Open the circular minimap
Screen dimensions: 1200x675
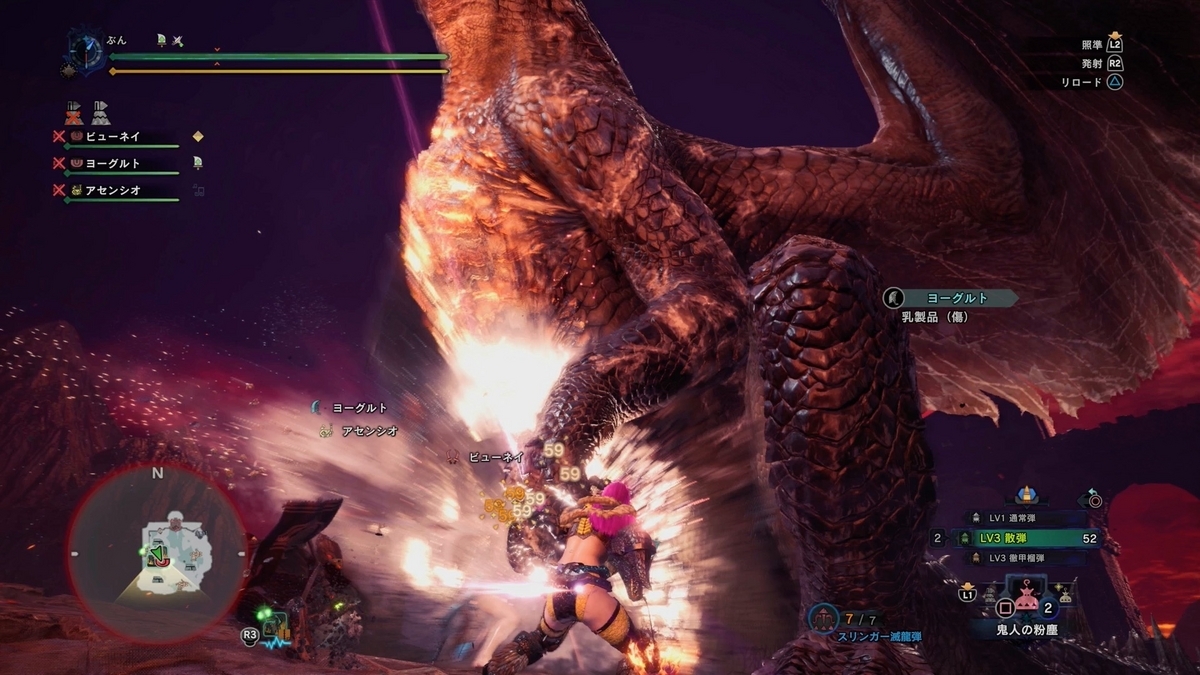[x=158, y=552]
